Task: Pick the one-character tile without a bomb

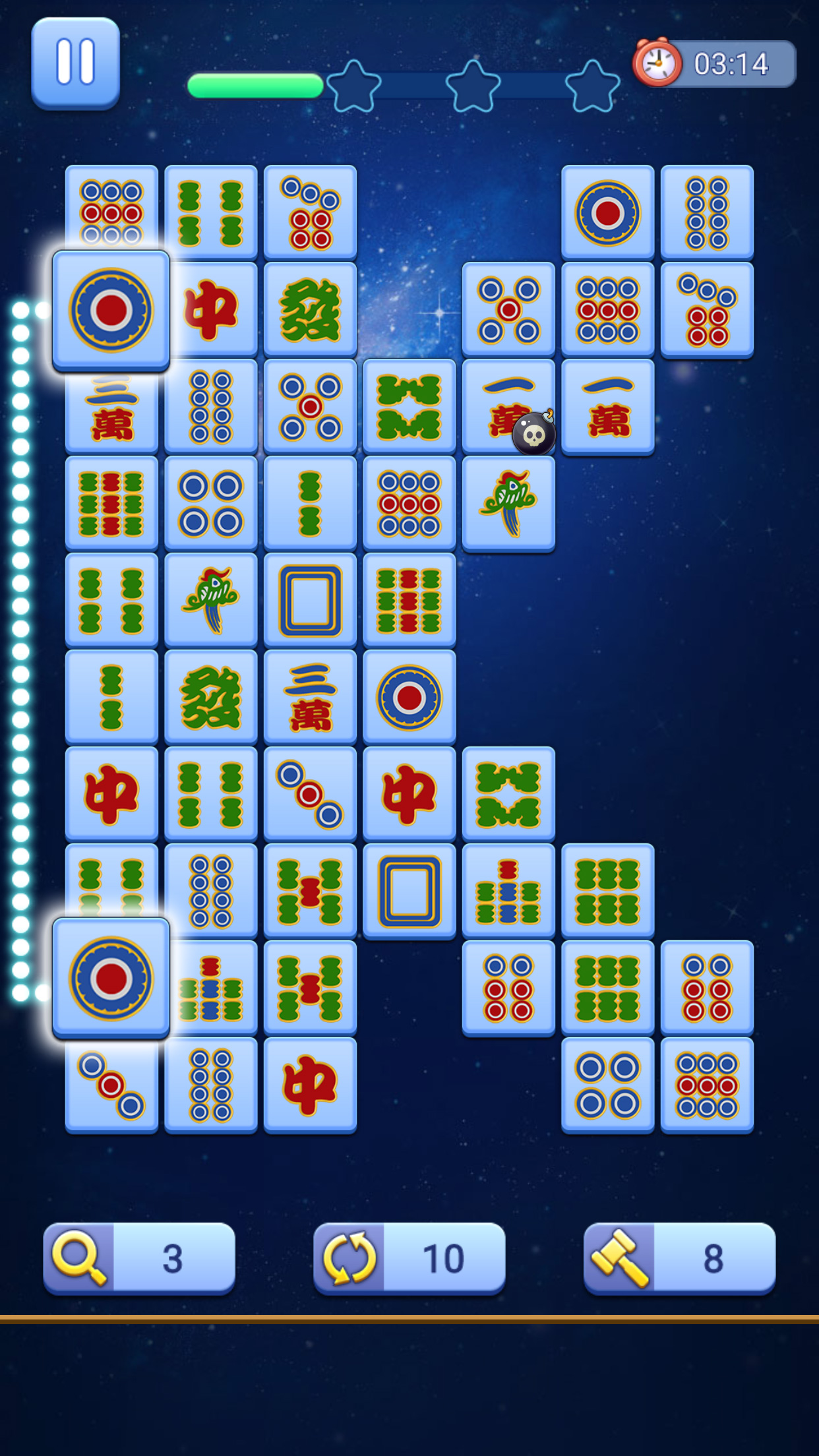Action: (607, 406)
